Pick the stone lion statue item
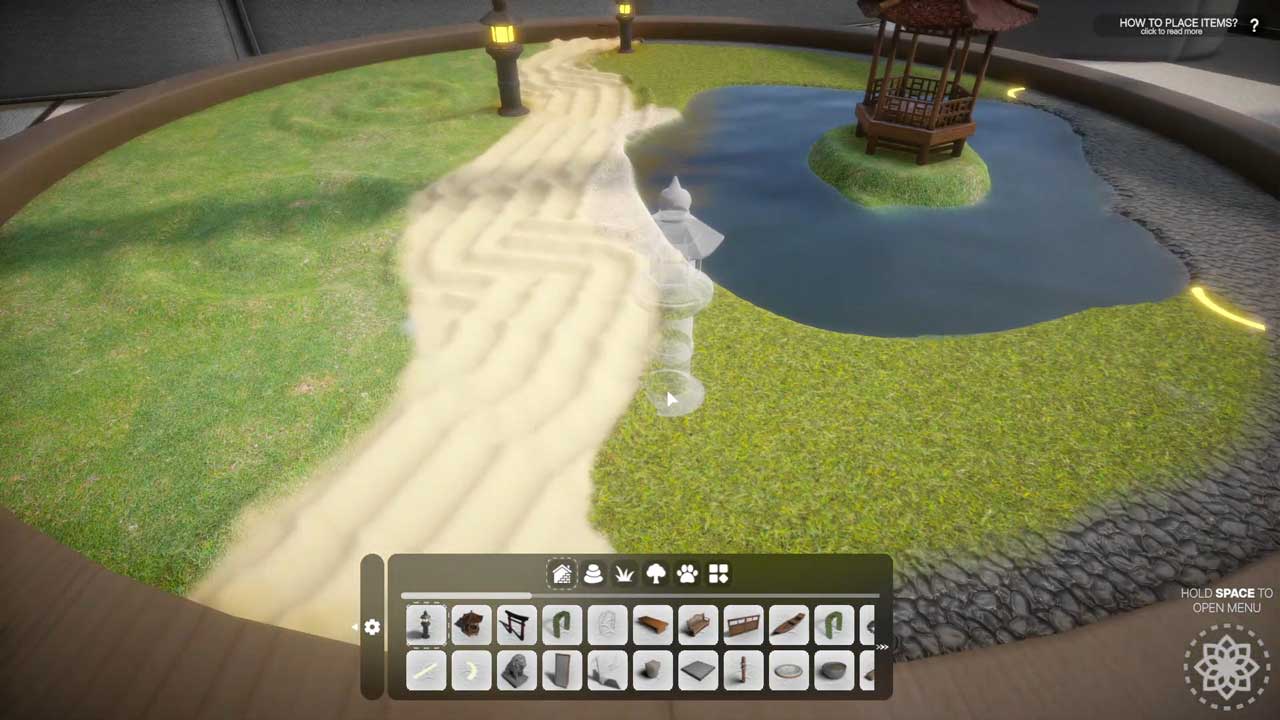 [516, 670]
